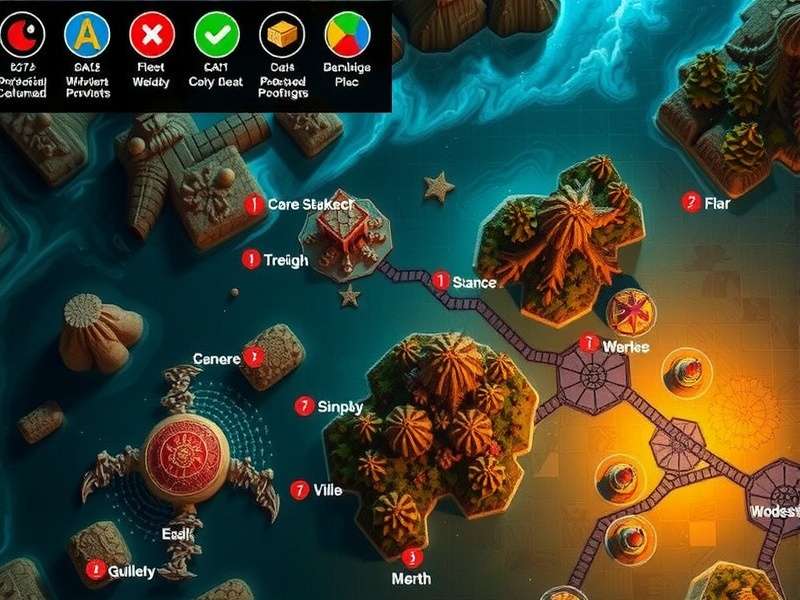This screenshot has height=600, width=800.
Task: Open the orange crate icon
Action: tap(281, 36)
